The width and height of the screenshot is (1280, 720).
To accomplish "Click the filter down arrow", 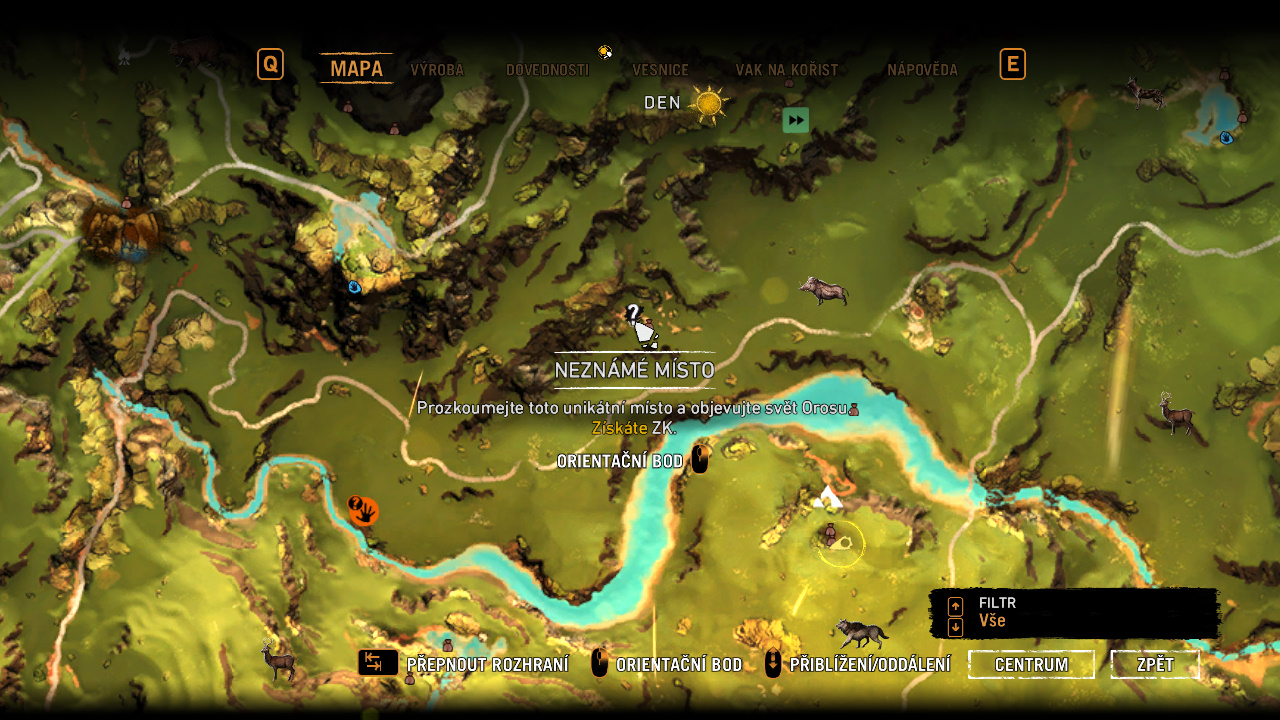I will (955, 627).
